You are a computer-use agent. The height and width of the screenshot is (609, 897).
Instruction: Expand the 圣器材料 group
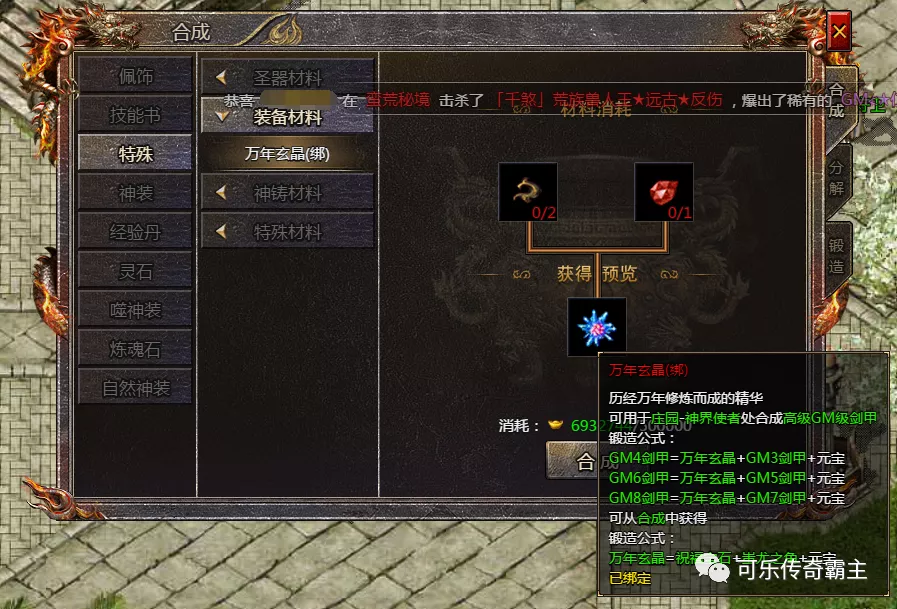point(287,77)
